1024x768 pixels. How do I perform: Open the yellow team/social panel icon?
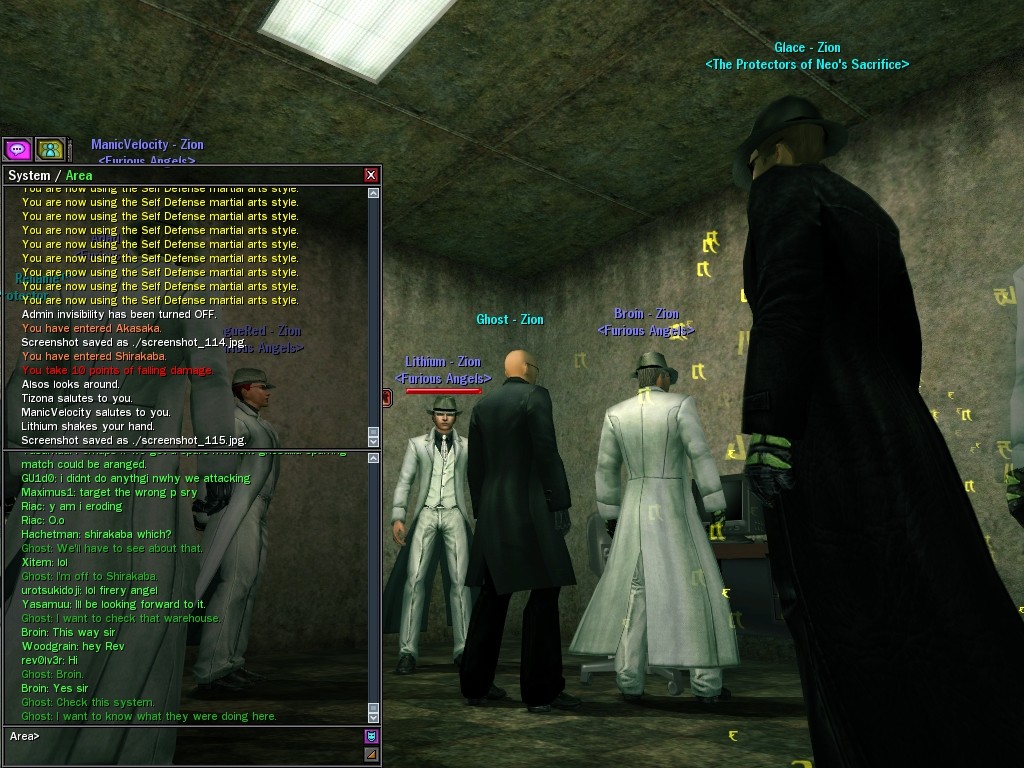(50, 149)
